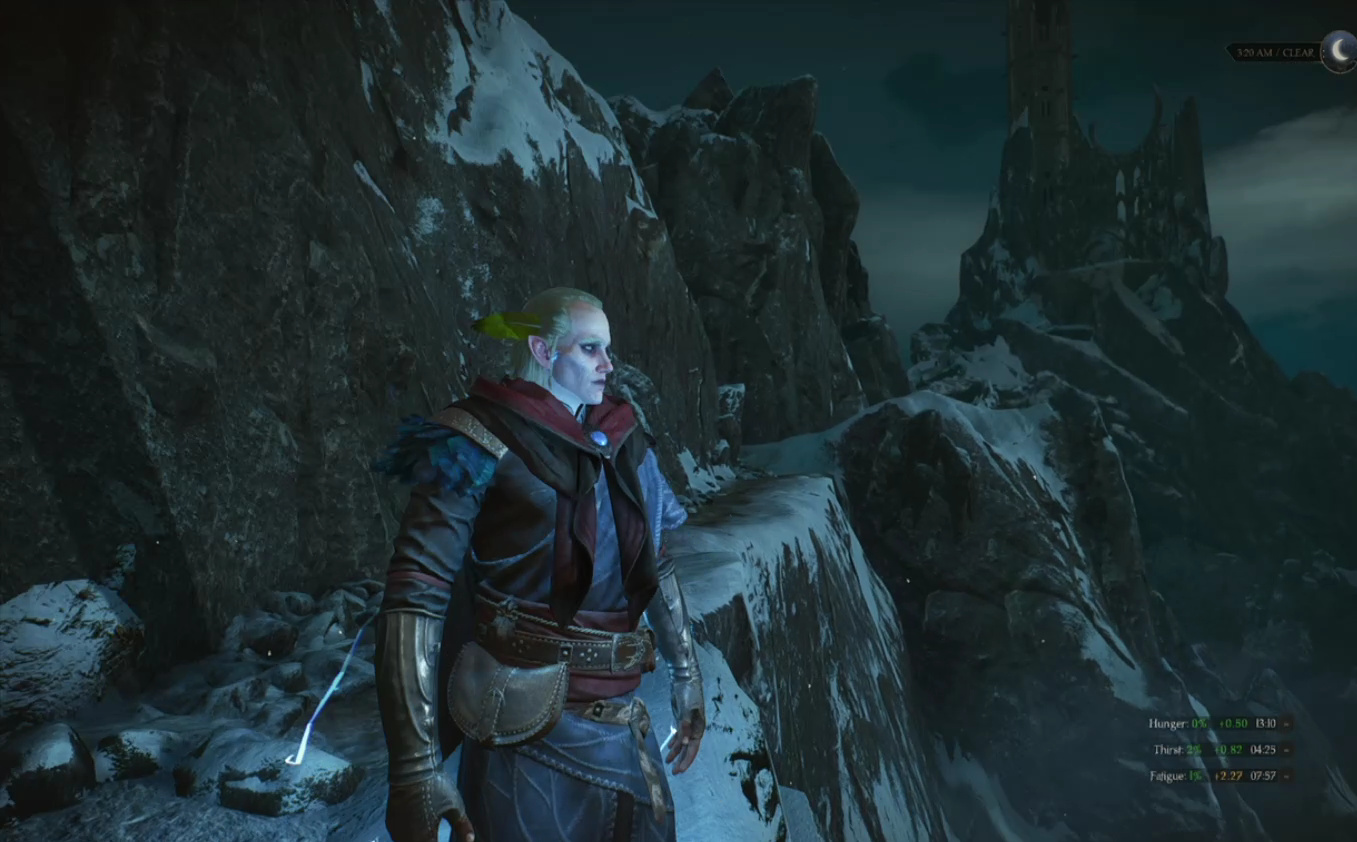This screenshot has width=1357, height=842.
Task: Click the crescent moon time-of-day icon
Action: 1338,49
